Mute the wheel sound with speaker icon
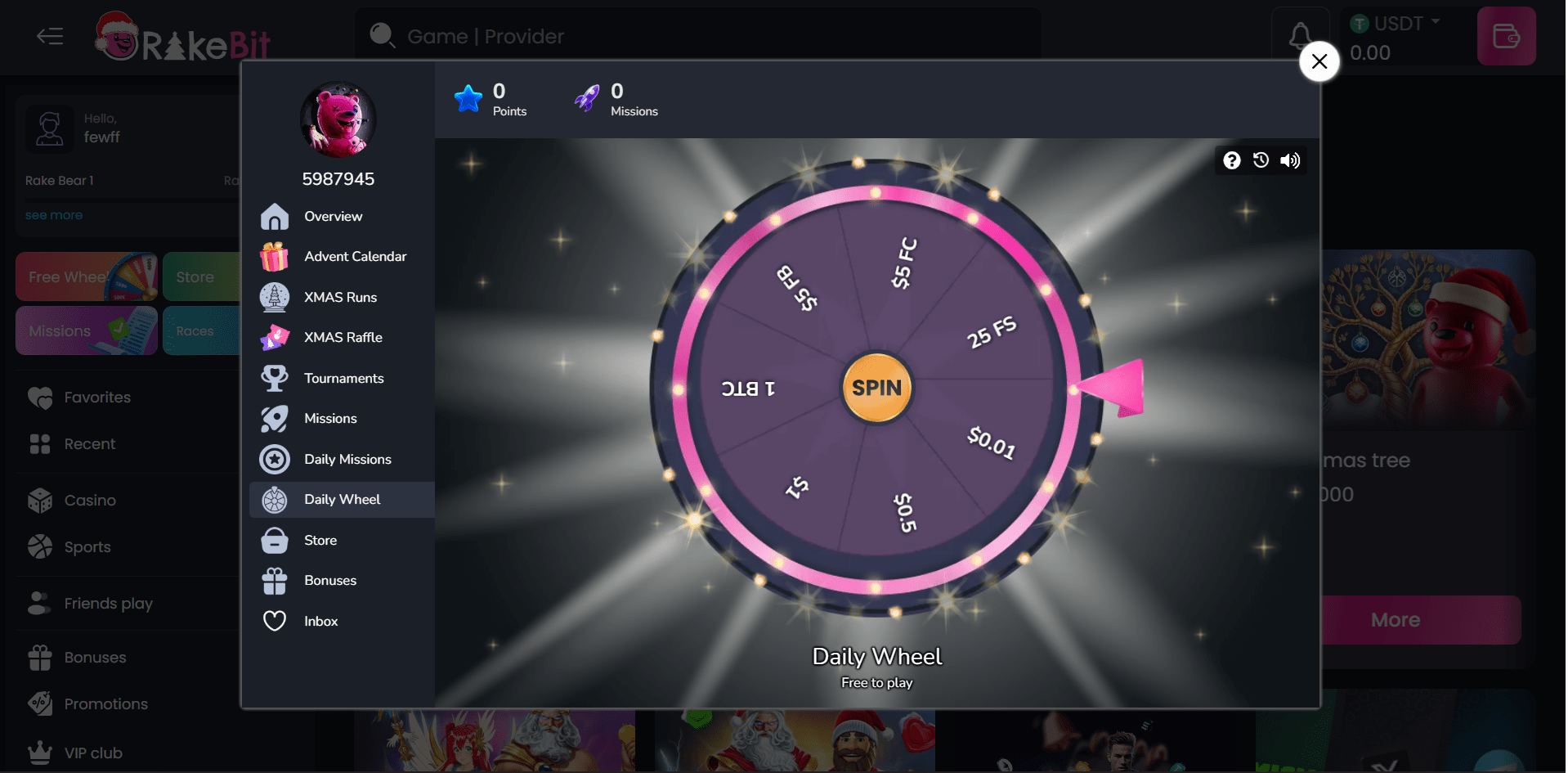 pos(1290,160)
